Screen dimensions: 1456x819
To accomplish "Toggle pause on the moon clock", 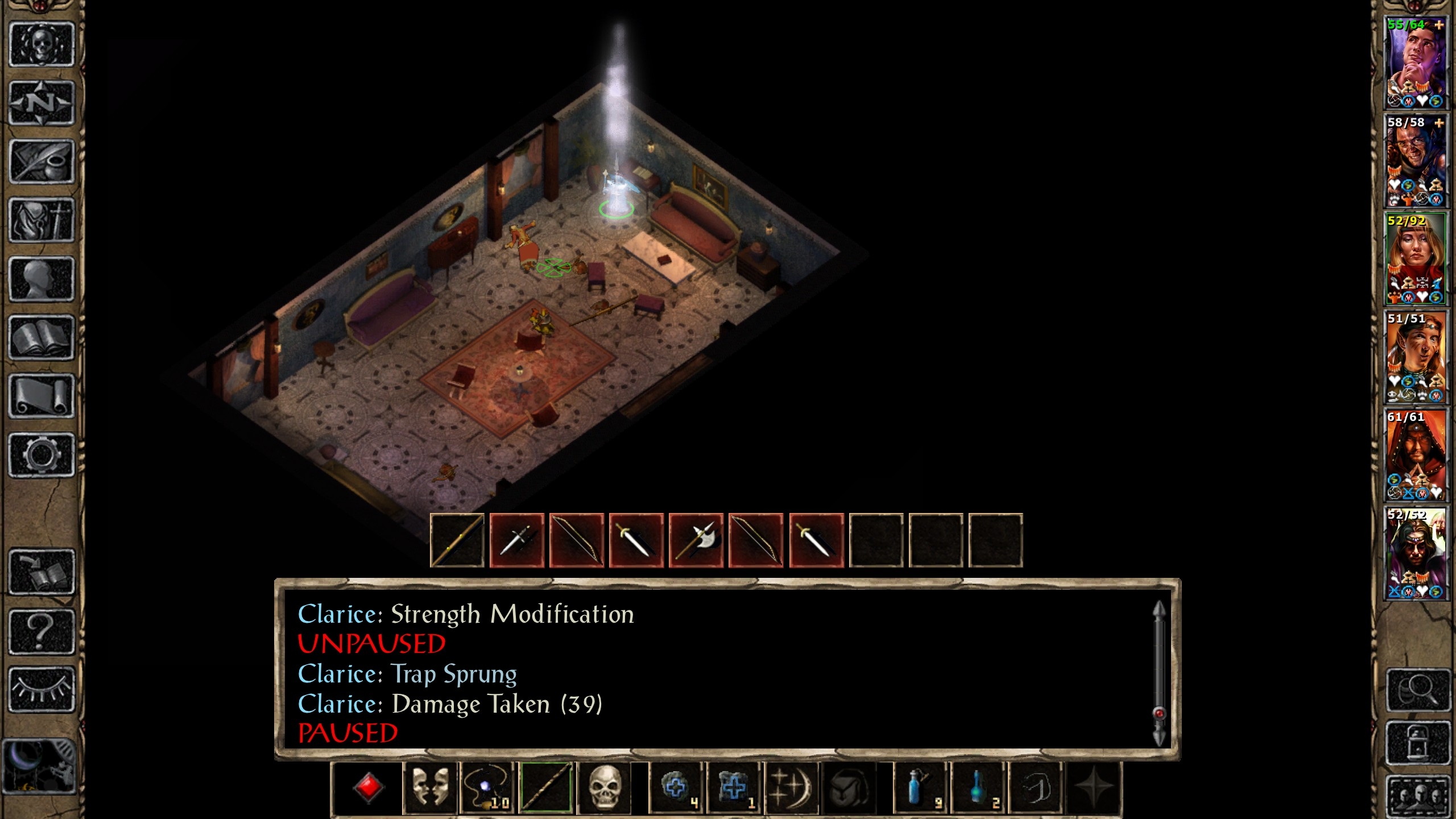I will (x=39, y=766).
